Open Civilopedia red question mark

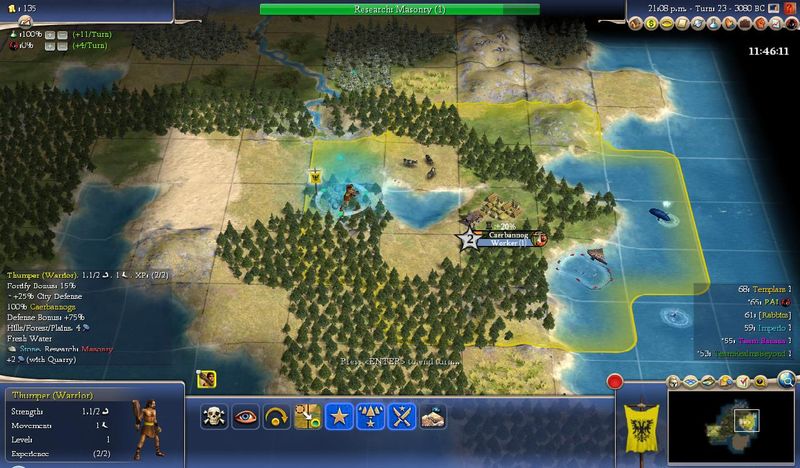[791, 9]
